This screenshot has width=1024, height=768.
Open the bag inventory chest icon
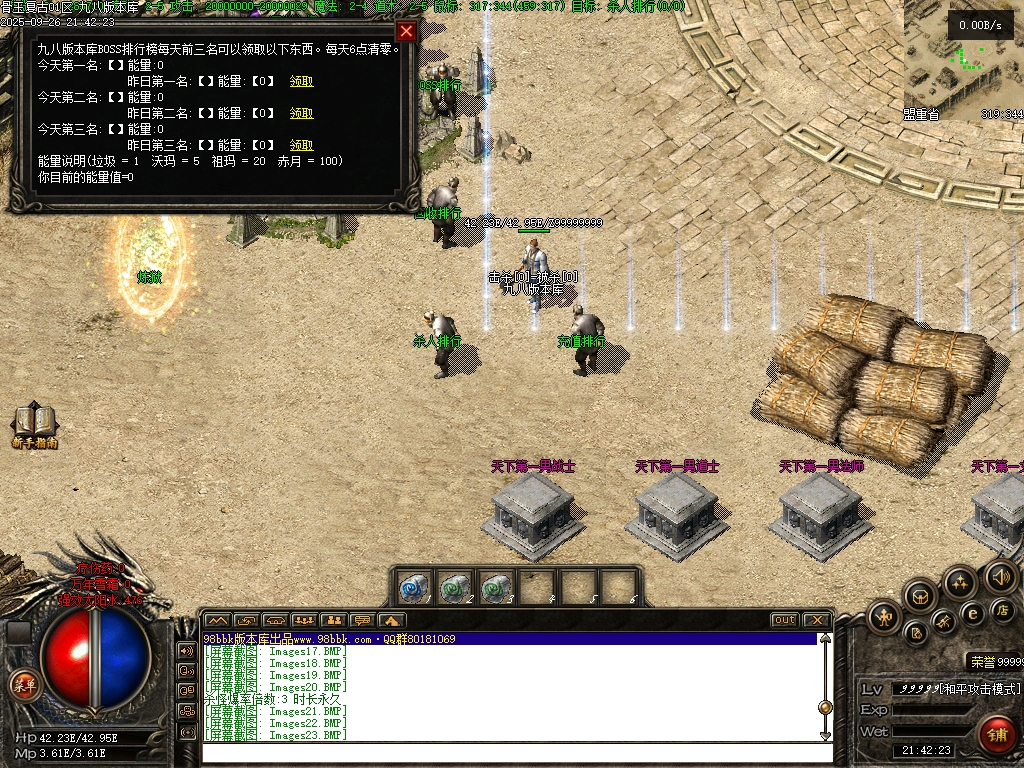pyautogui.click(x=921, y=596)
